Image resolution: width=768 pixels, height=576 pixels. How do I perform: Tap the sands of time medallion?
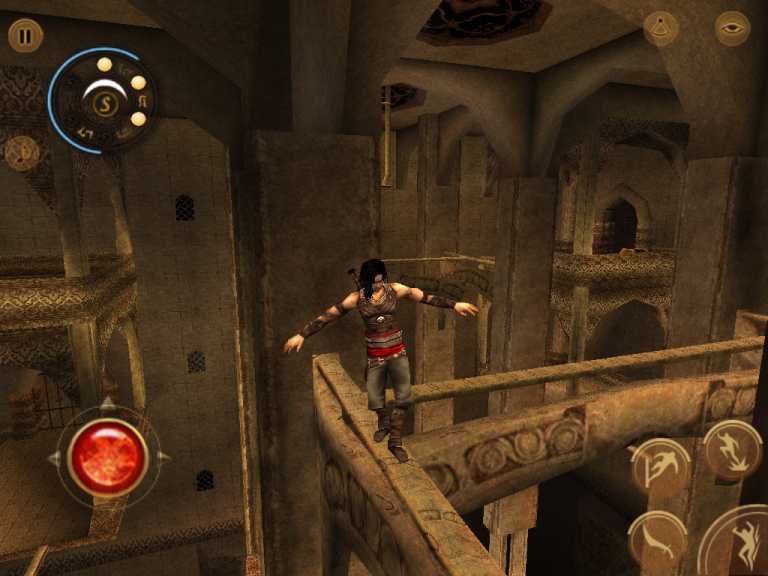pos(100,100)
